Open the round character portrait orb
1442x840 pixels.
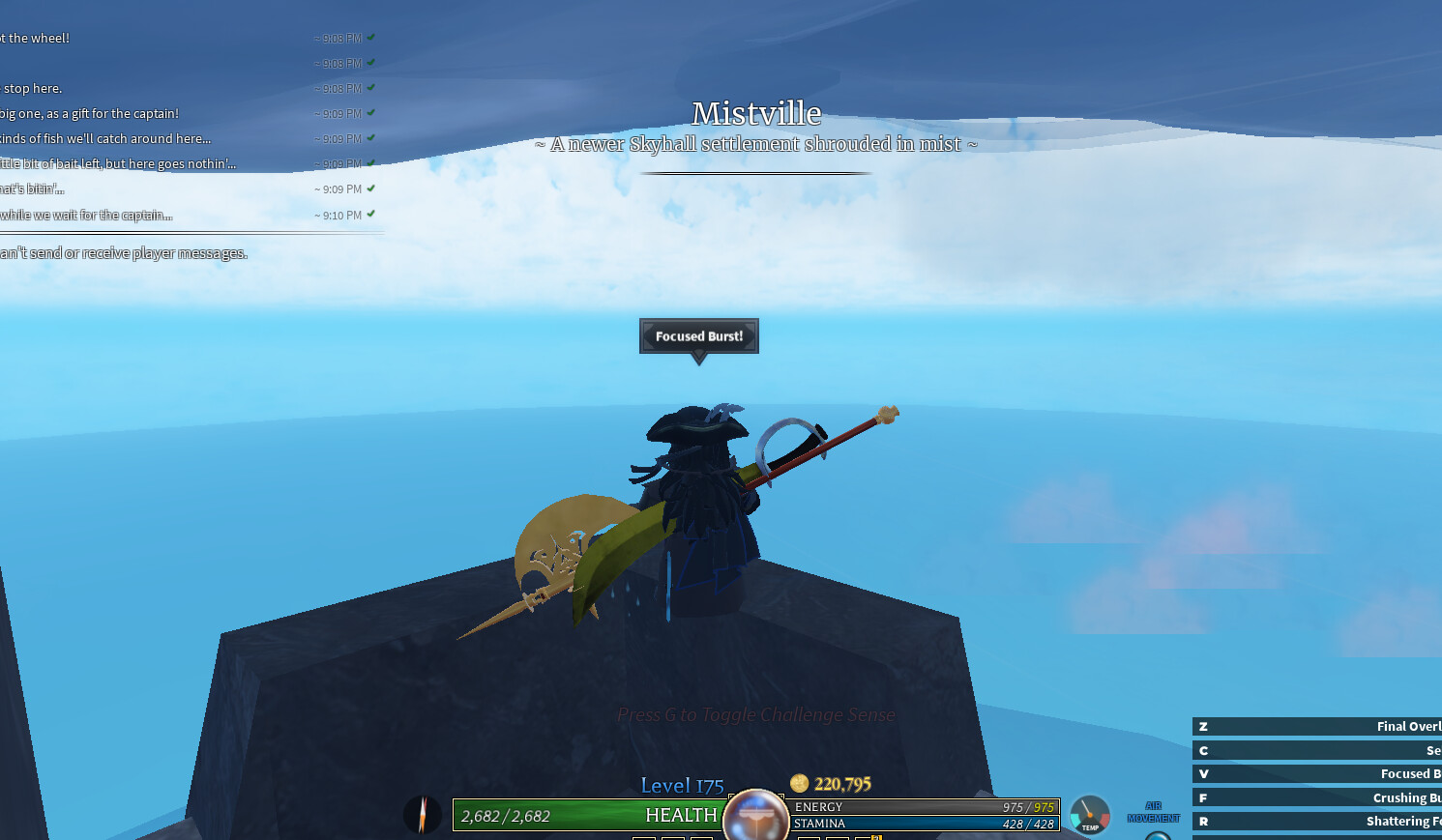click(755, 816)
